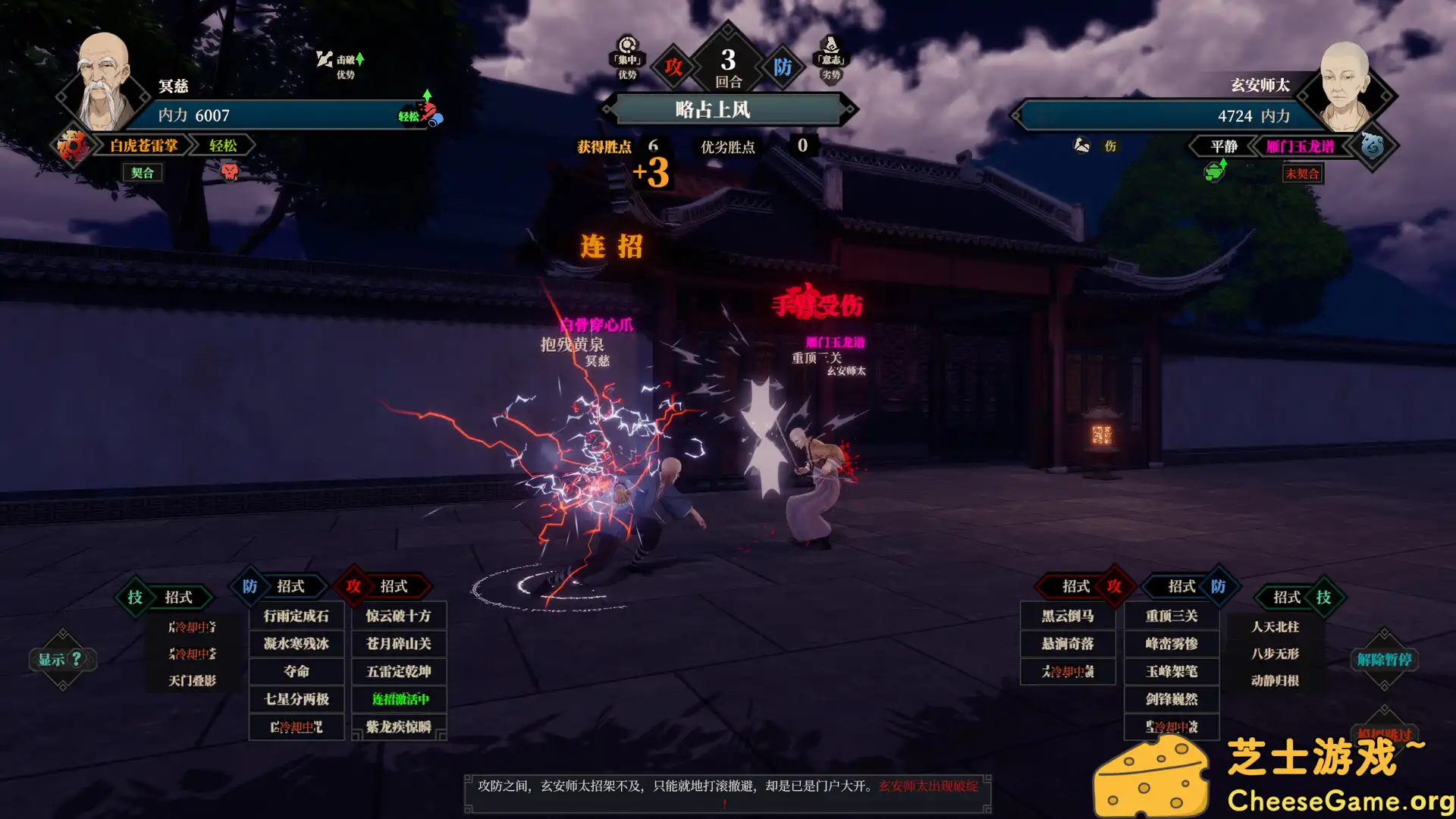
Task: Inspect the enemy's 重顶三关 defense move
Action: [1172, 616]
